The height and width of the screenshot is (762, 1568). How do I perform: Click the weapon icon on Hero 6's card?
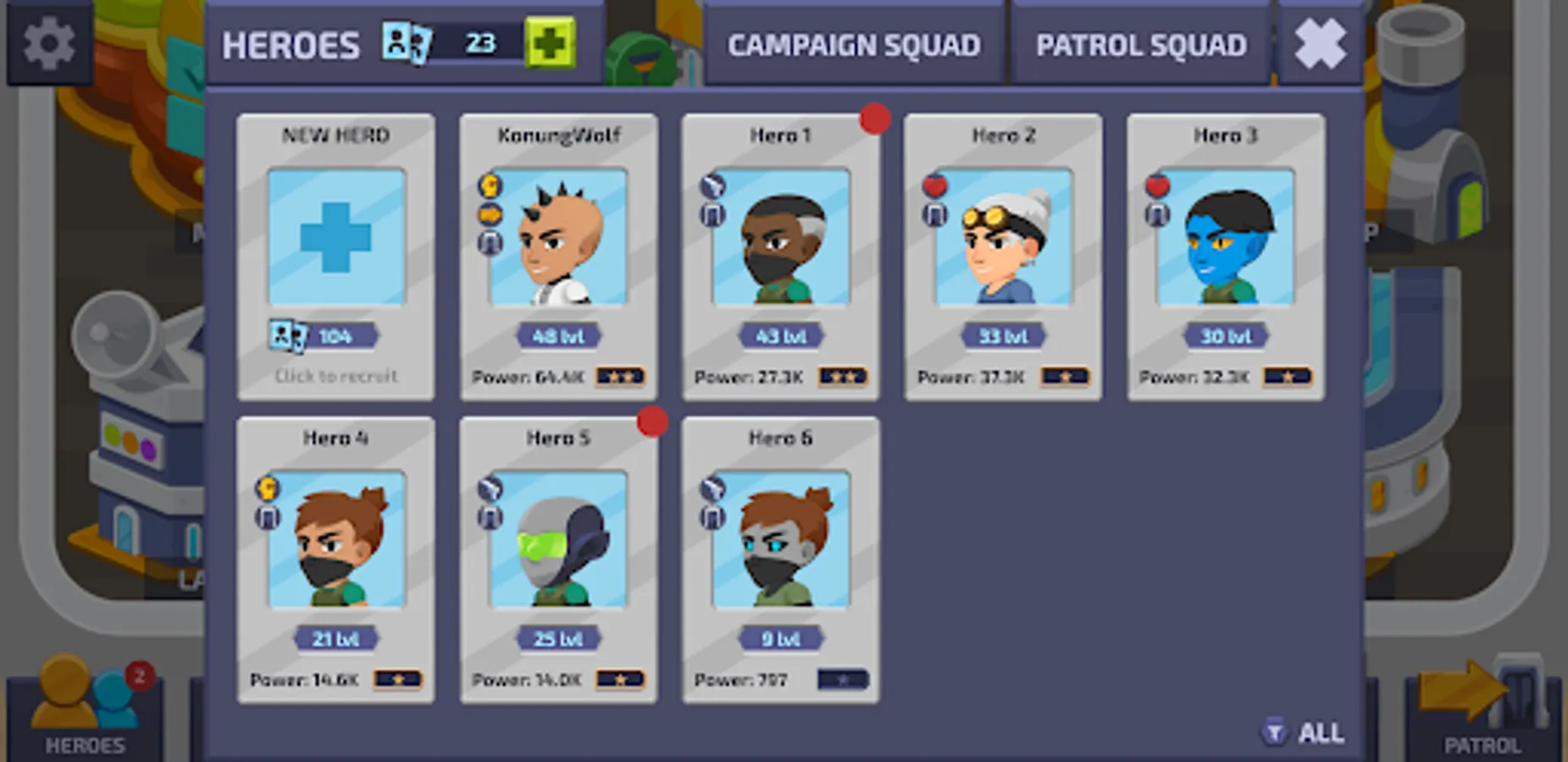712,488
